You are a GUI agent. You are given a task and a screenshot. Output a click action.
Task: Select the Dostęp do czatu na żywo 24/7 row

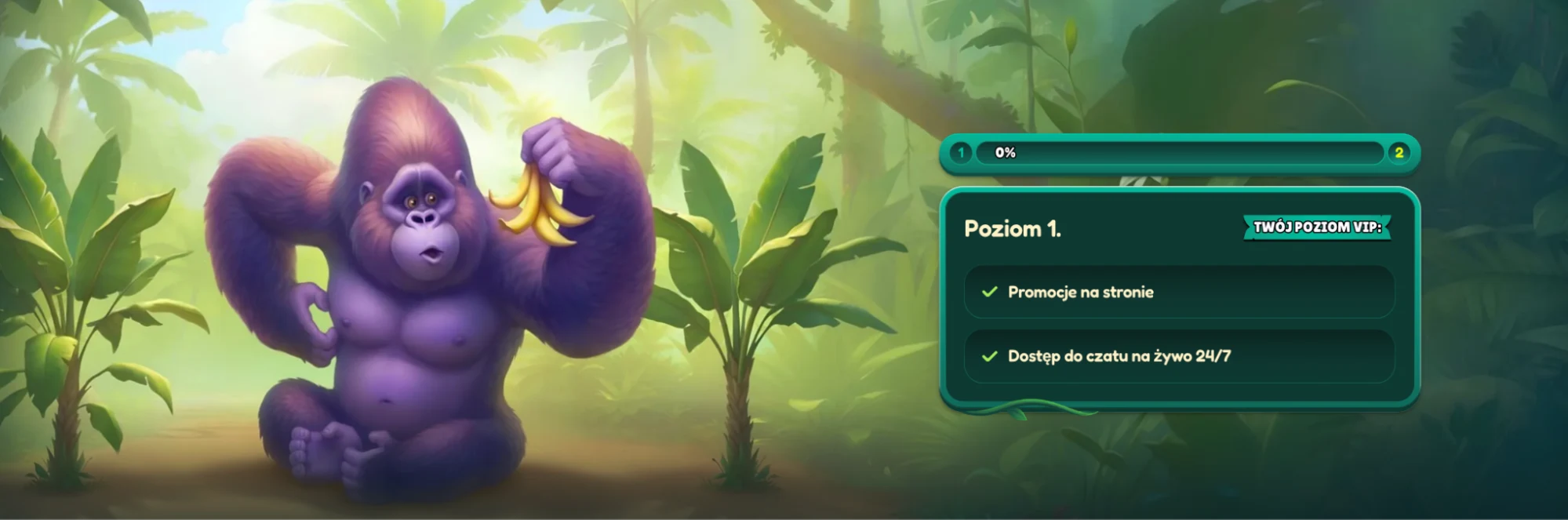tap(1178, 356)
